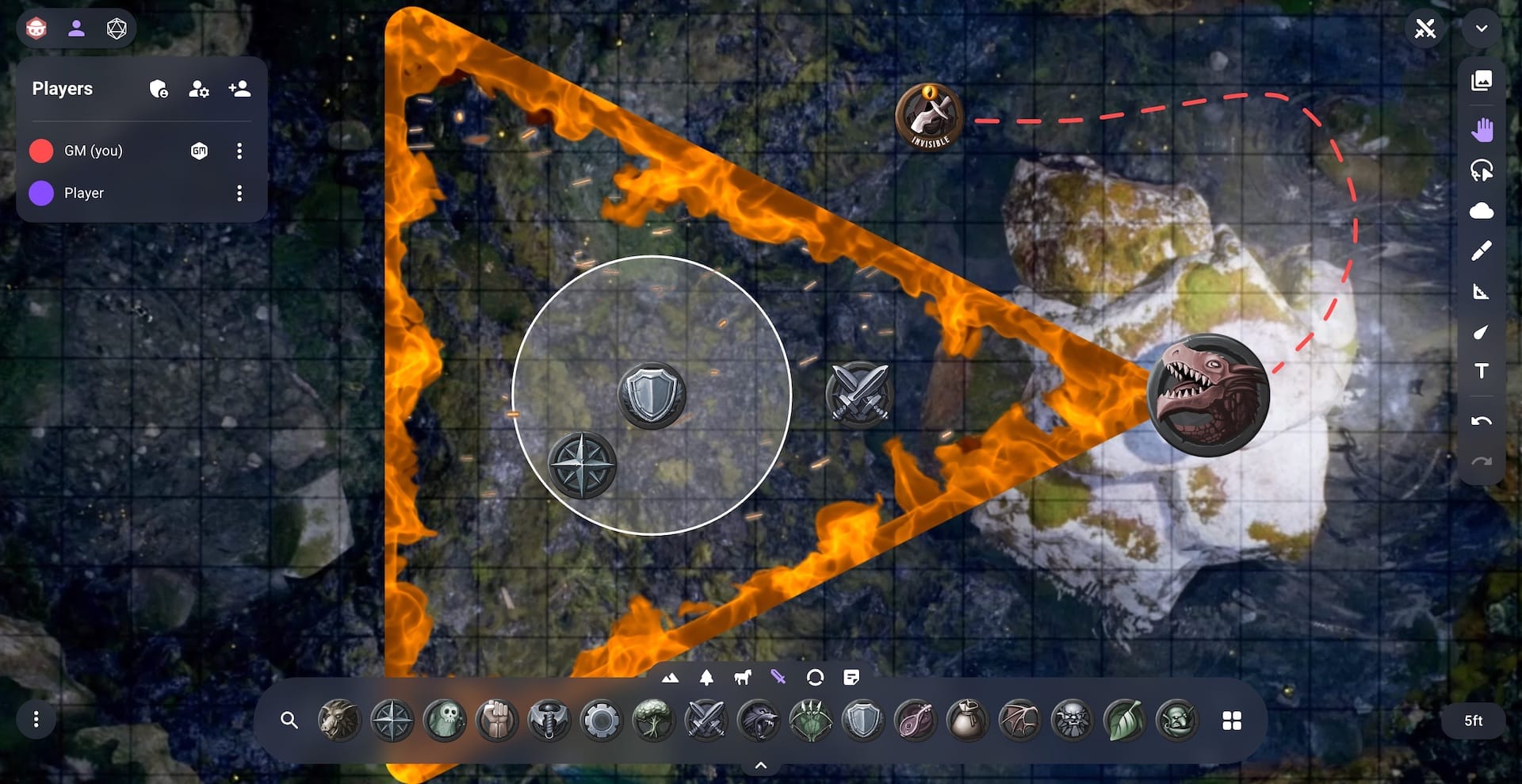Pick the green tree token
The width and height of the screenshot is (1522, 784).
click(x=653, y=721)
